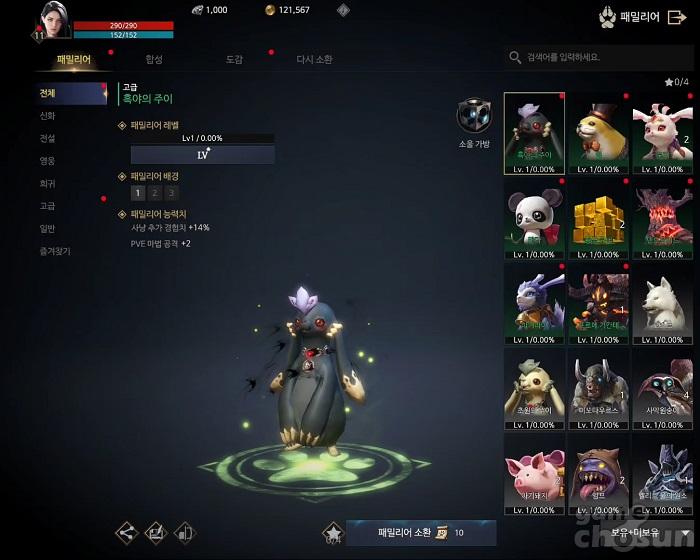
Task: Select the panda familiar thumbnail
Action: [533, 217]
